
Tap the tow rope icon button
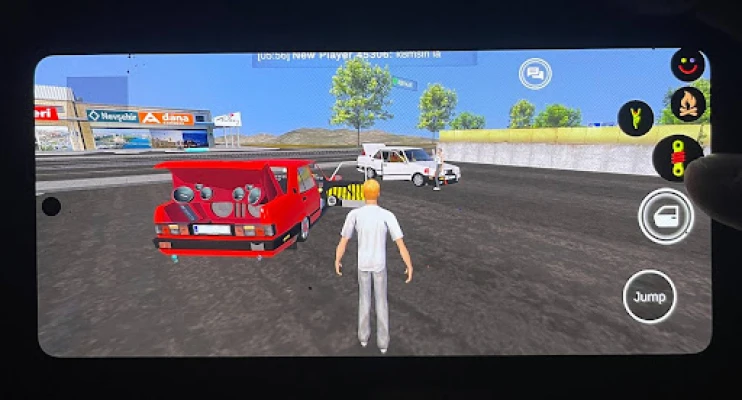675,158
